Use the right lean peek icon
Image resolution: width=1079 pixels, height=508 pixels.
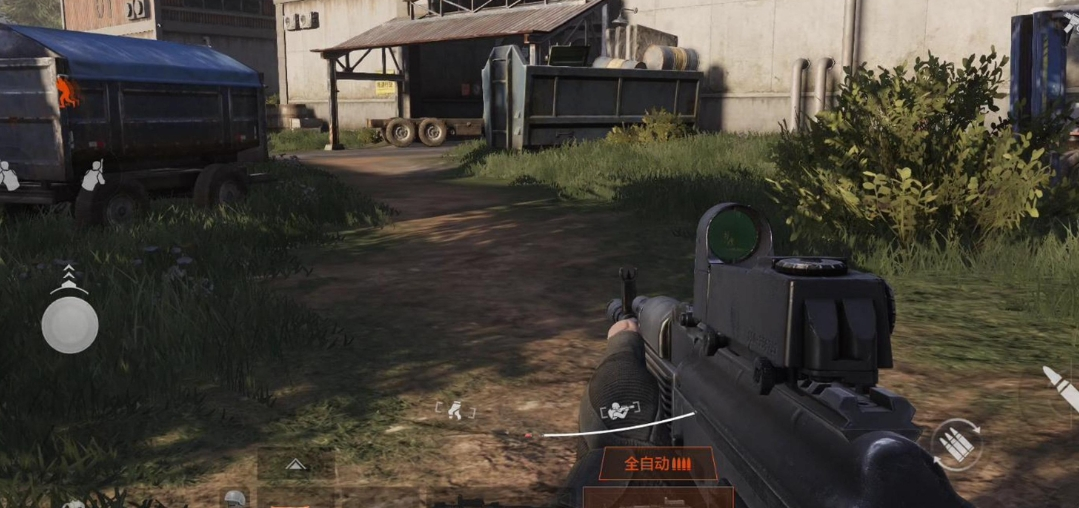point(93,176)
